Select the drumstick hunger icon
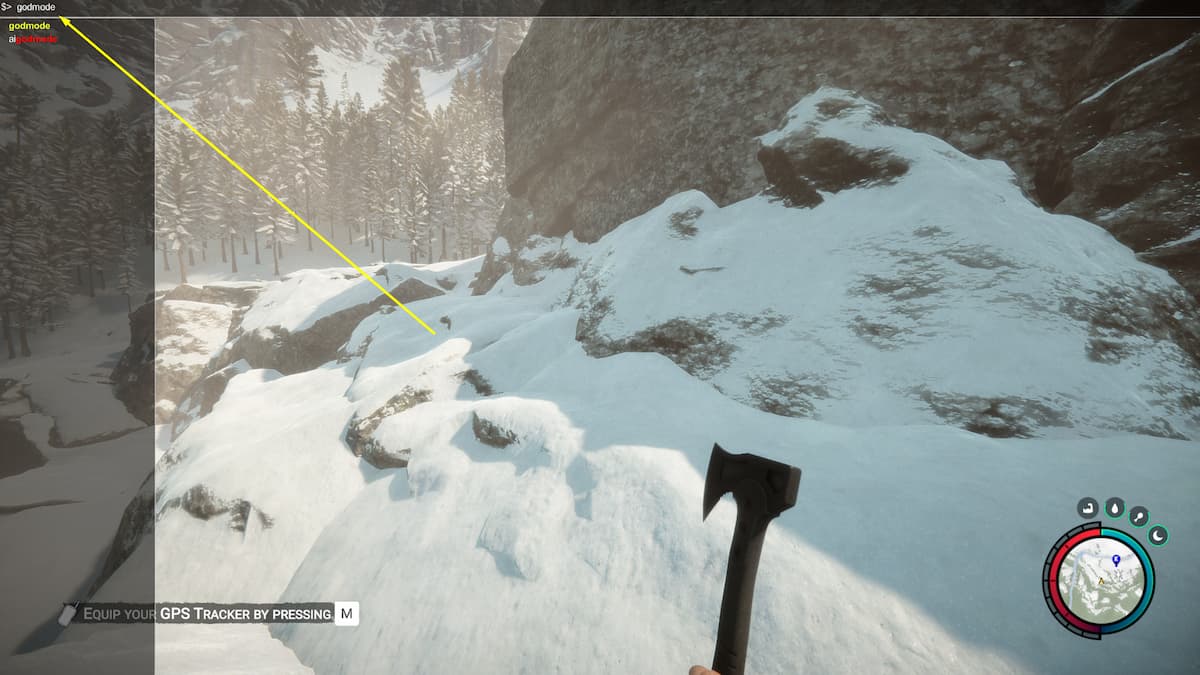 pos(1140,516)
